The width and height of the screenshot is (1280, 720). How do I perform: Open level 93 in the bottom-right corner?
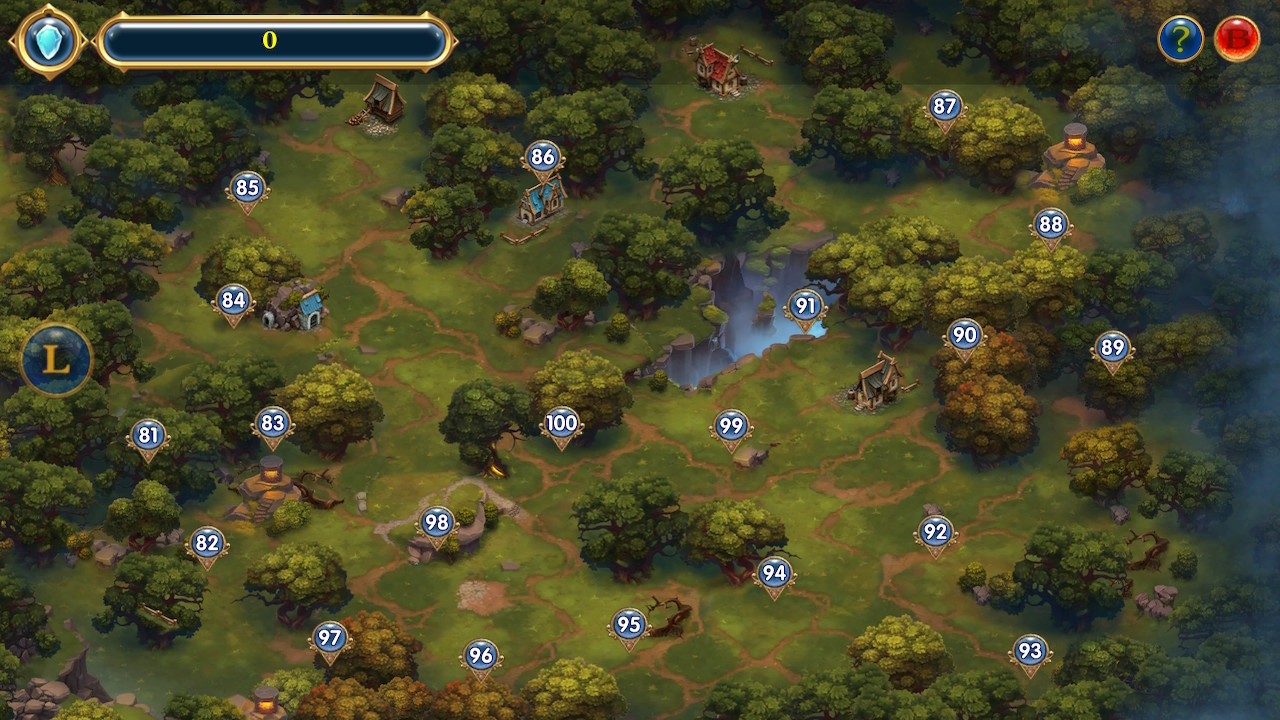click(x=1030, y=650)
